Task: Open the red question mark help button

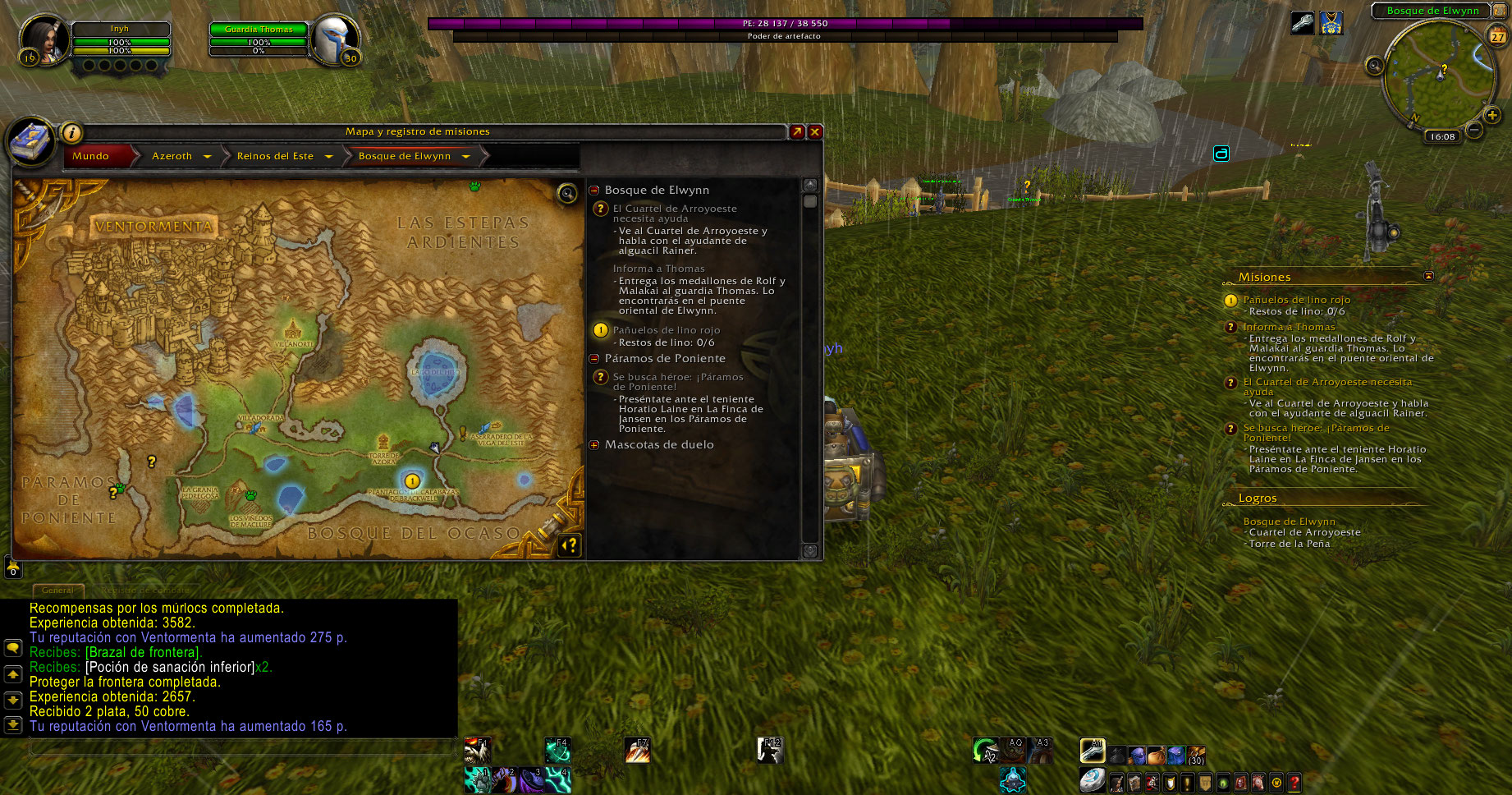Action: pyautogui.click(x=1294, y=783)
